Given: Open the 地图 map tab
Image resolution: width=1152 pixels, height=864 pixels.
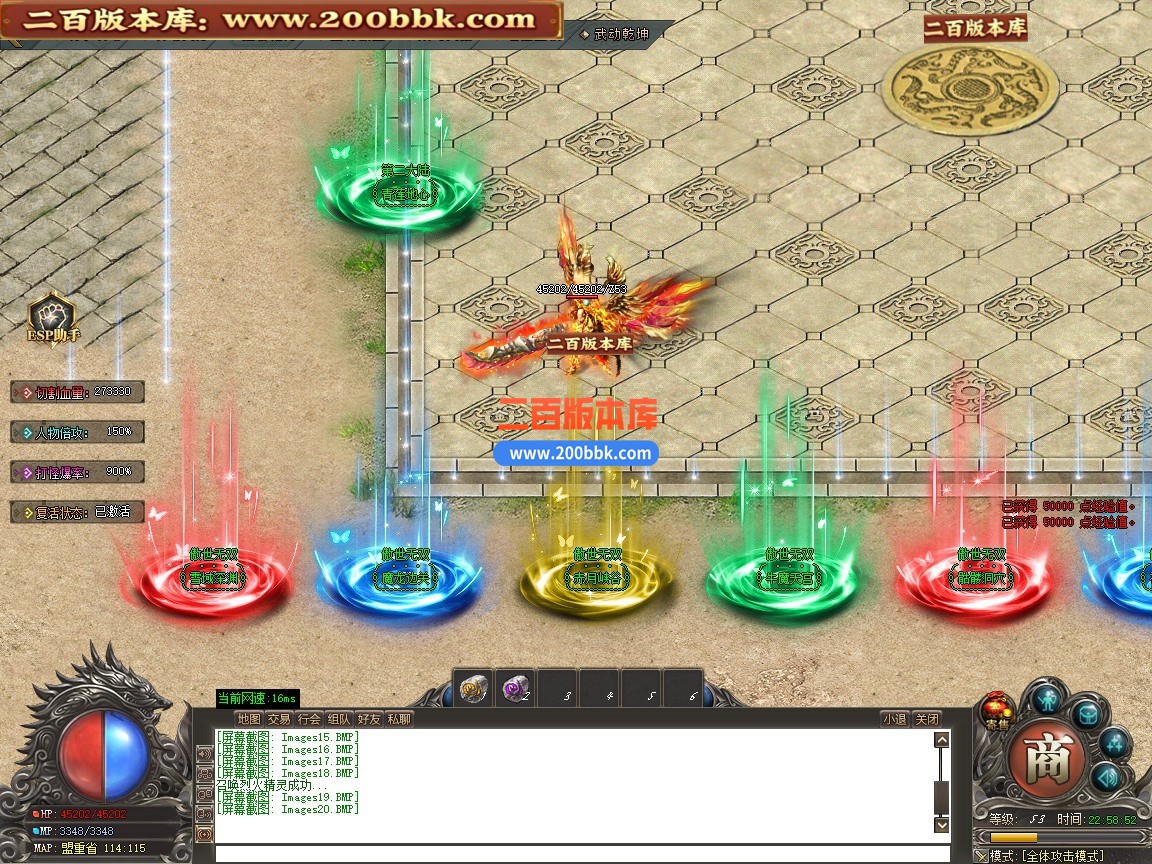Looking at the screenshot, I should (249, 719).
